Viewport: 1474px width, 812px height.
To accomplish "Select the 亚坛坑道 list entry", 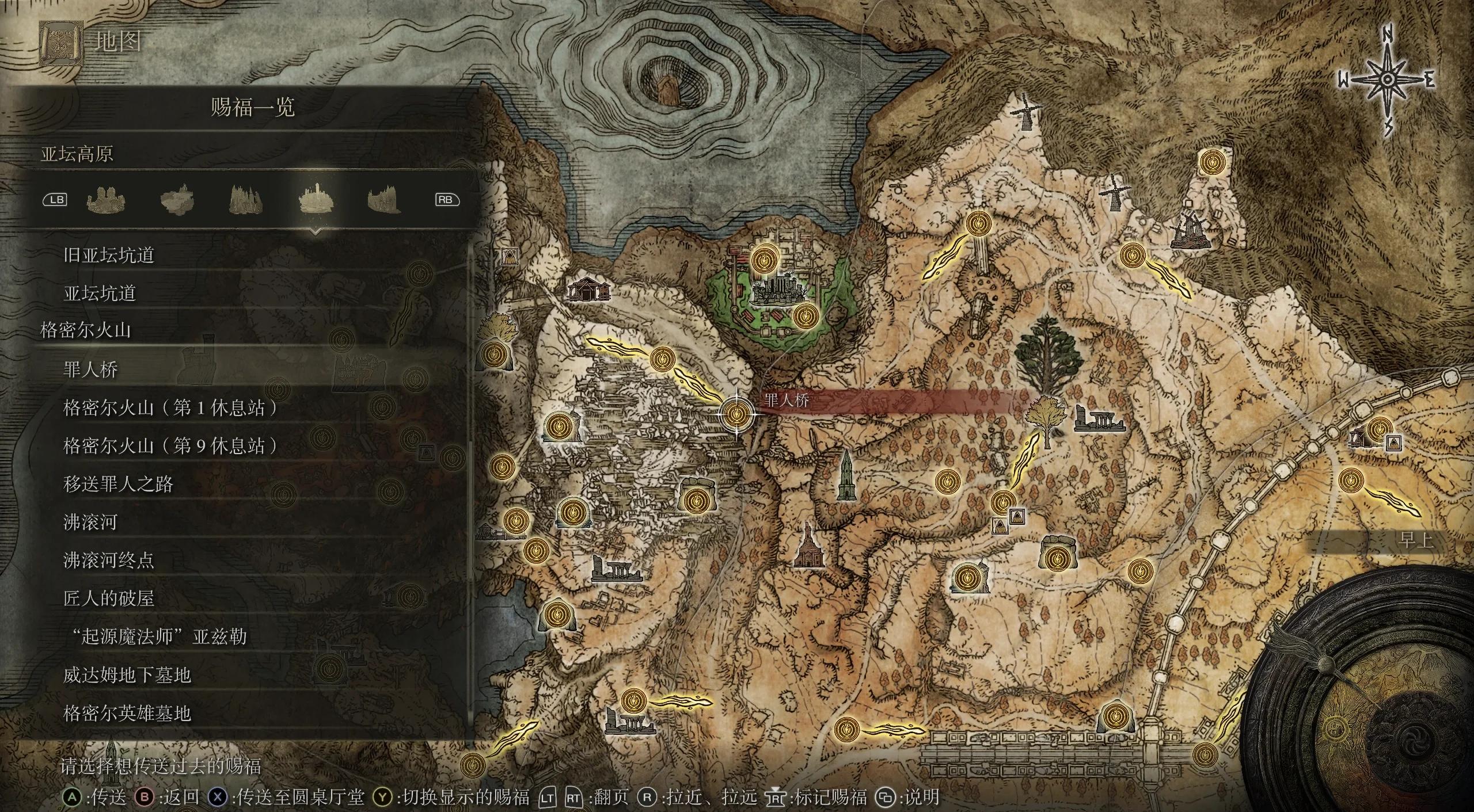I will point(100,293).
